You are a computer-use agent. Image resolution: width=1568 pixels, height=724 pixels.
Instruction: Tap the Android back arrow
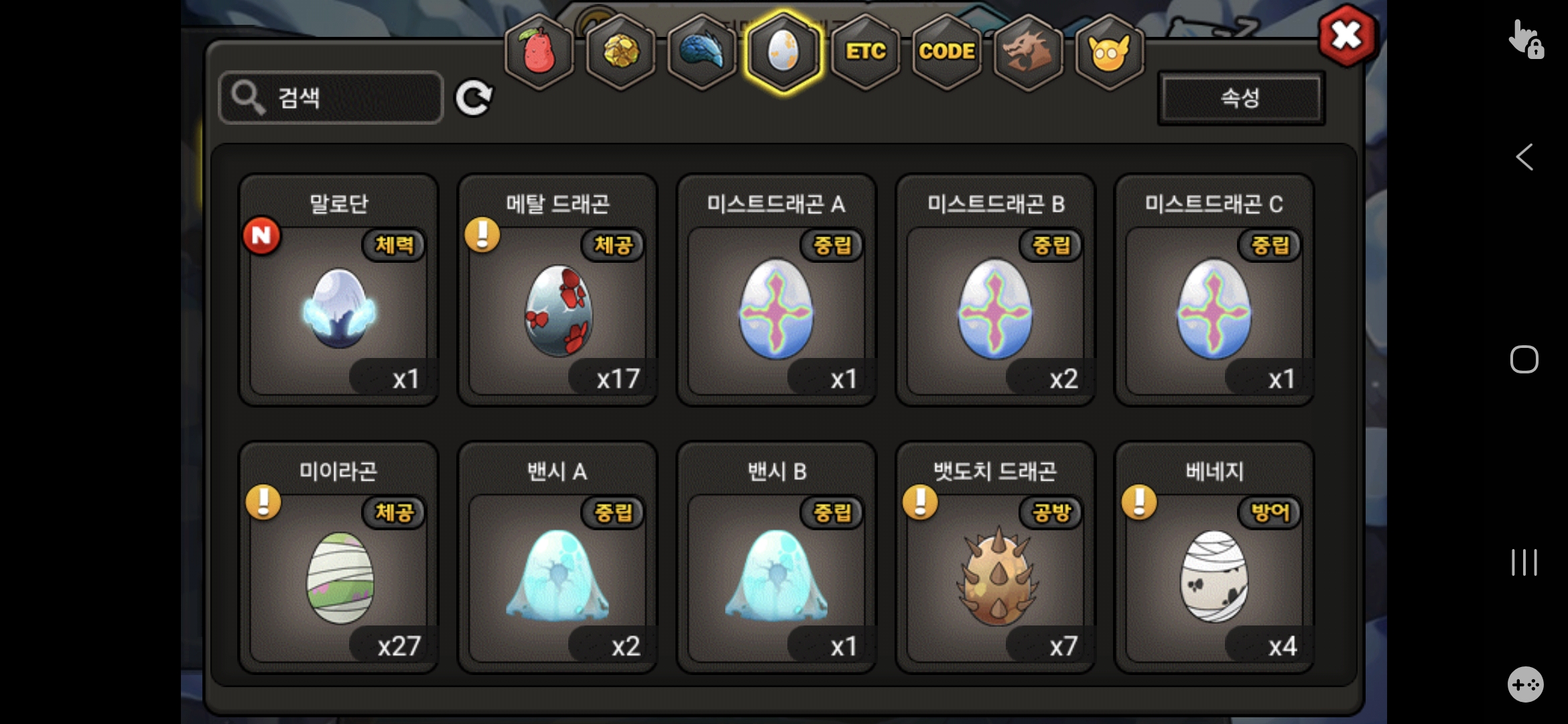(x=1524, y=158)
